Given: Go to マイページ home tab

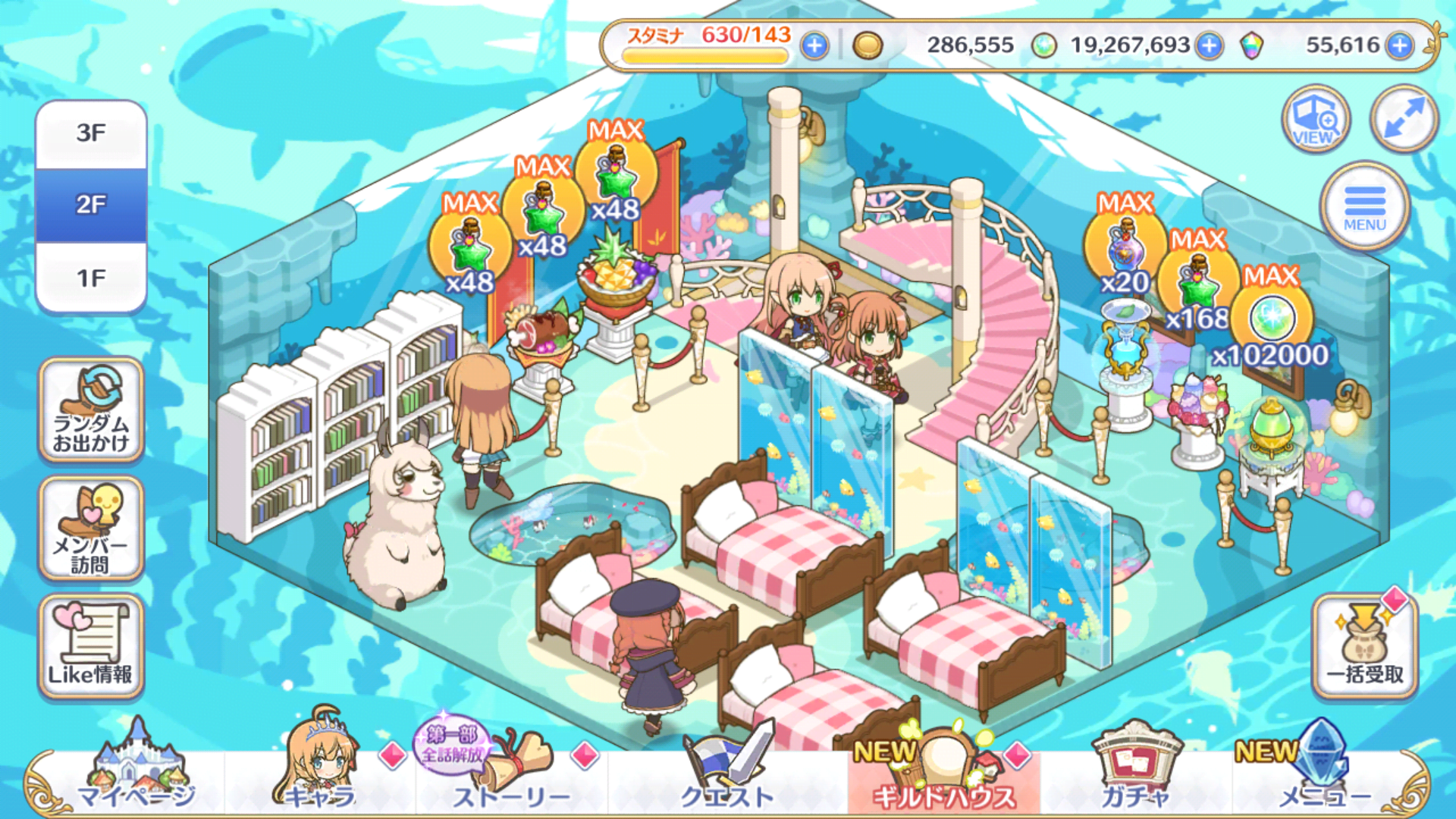Looking at the screenshot, I should point(136,773).
